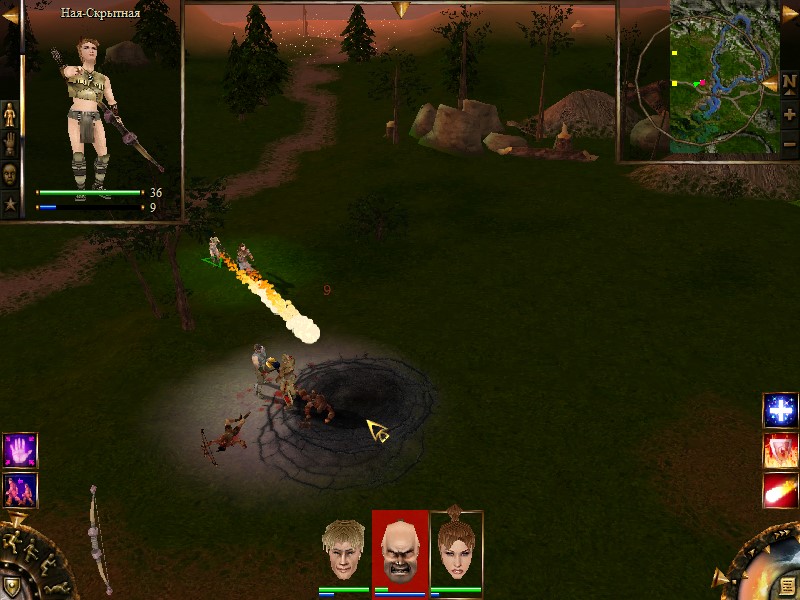Open the journal button in the bottom-right corner

coord(788,586)
